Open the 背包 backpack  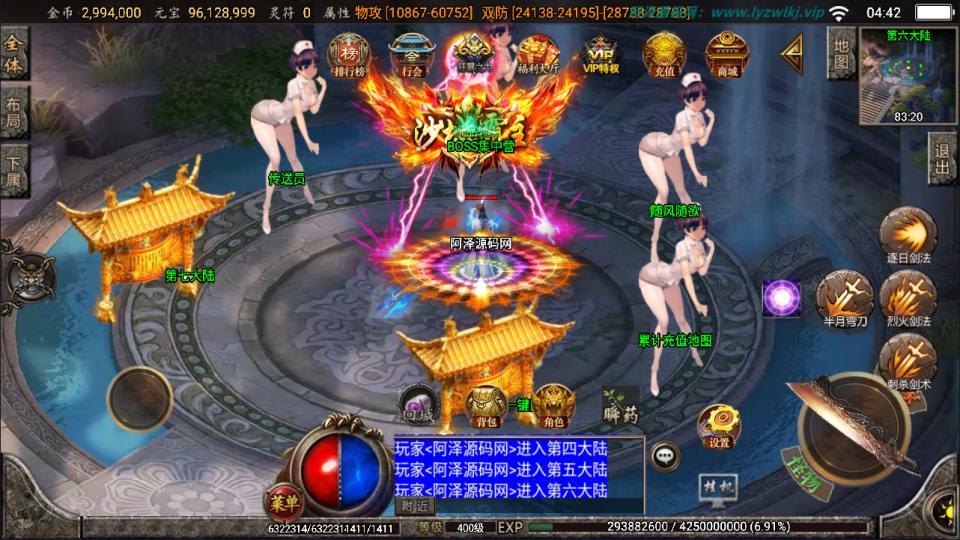click(487, 404)
